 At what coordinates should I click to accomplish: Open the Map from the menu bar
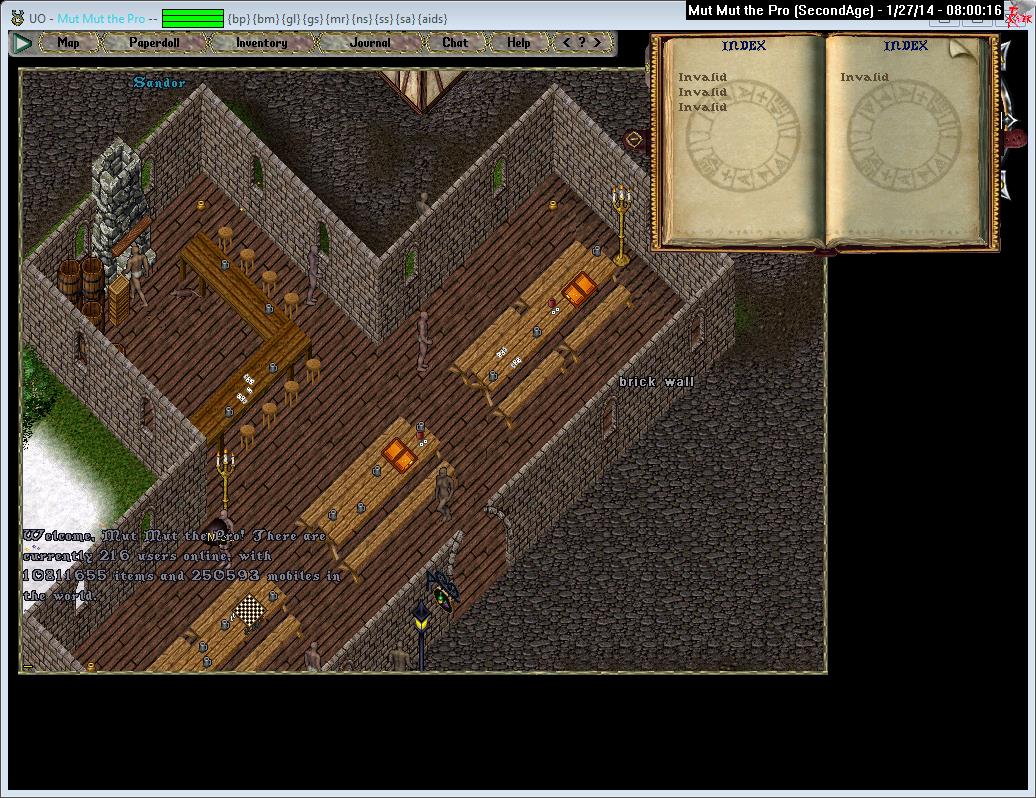pos(68,43)
